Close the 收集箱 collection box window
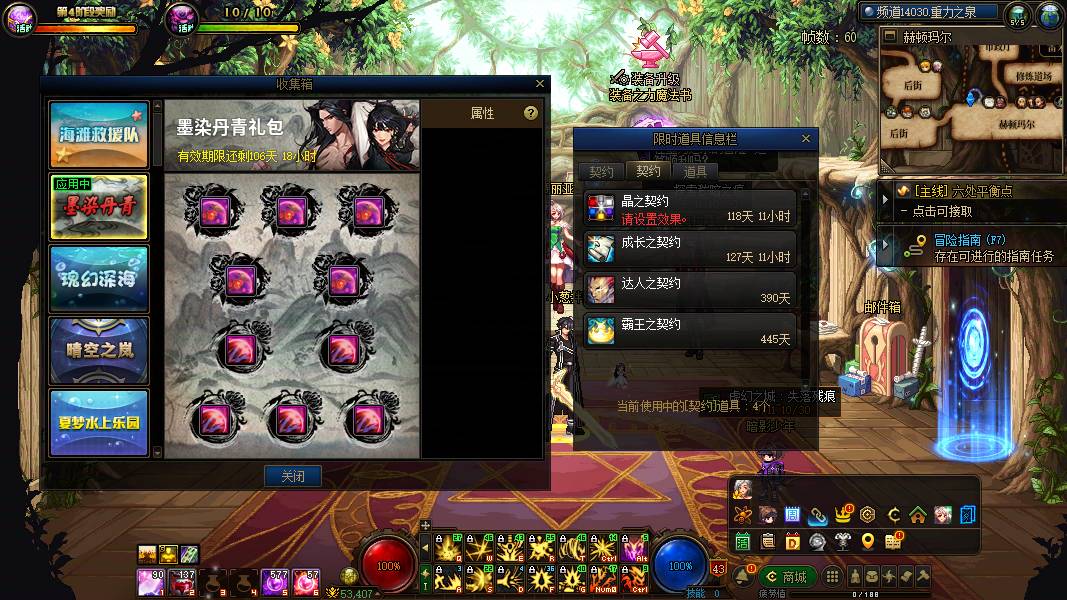Viewport: 1067px width, 600px height. 540,85
